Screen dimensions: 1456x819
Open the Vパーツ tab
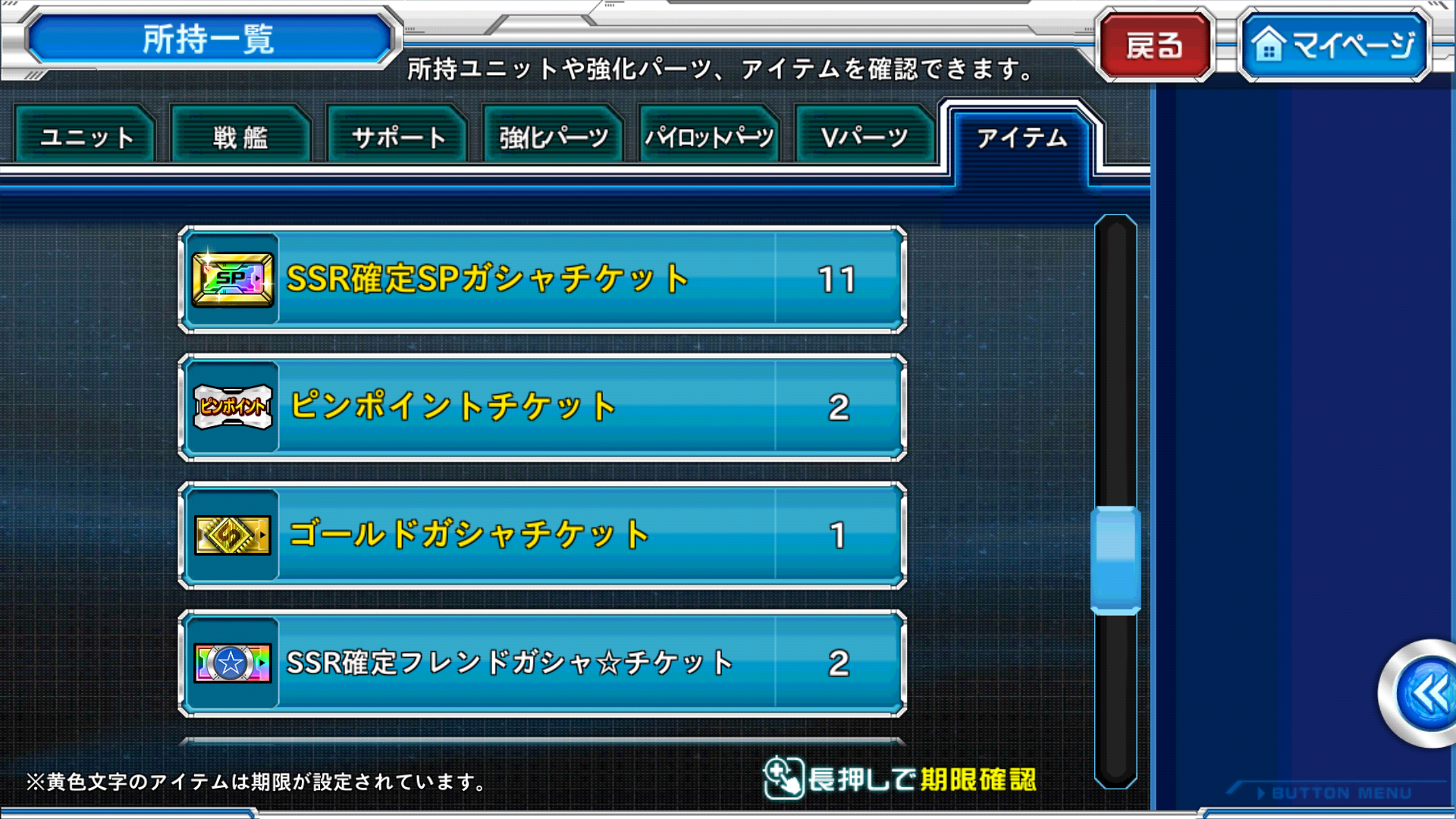click(x=864, y=136)
